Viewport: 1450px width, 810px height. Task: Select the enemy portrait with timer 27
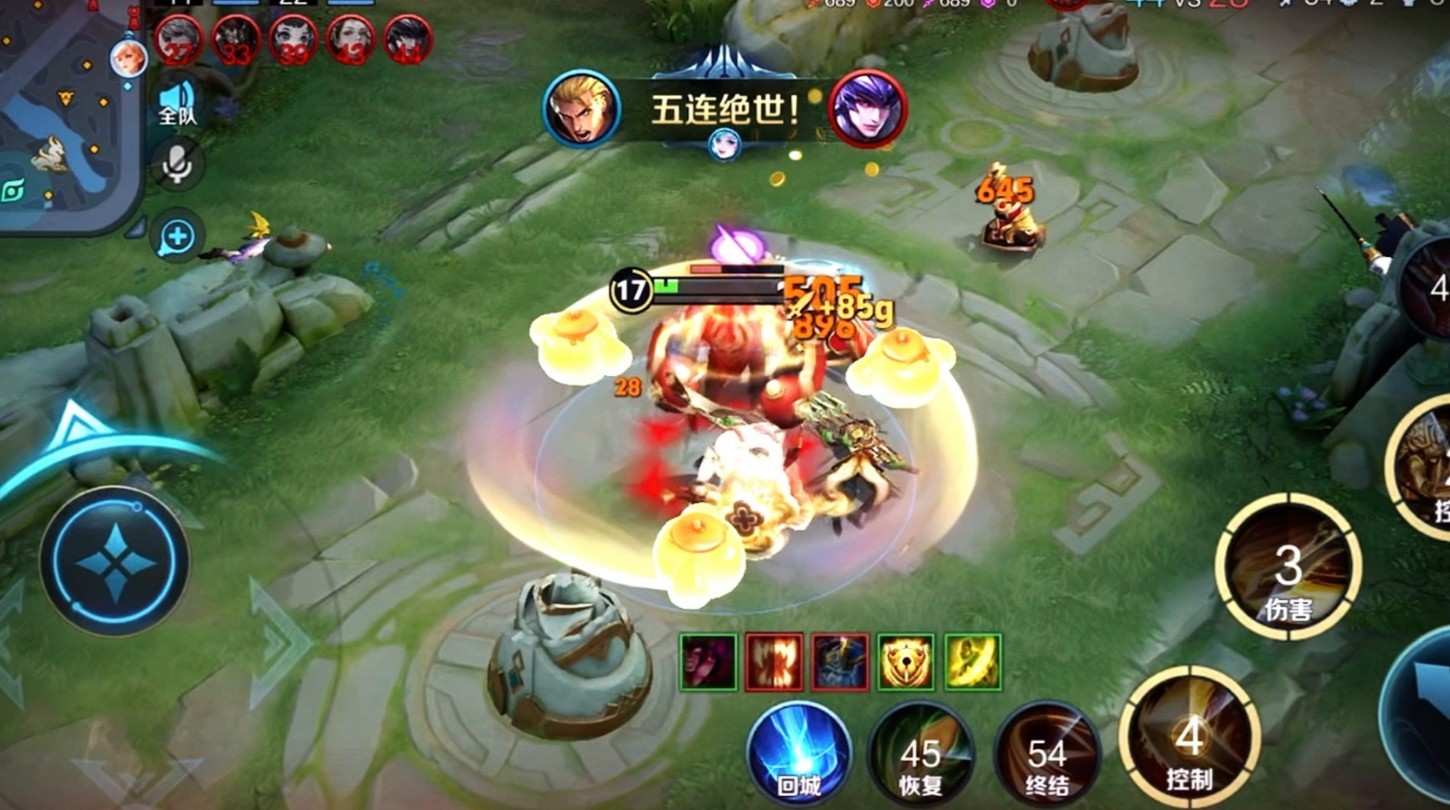(179, 41)
